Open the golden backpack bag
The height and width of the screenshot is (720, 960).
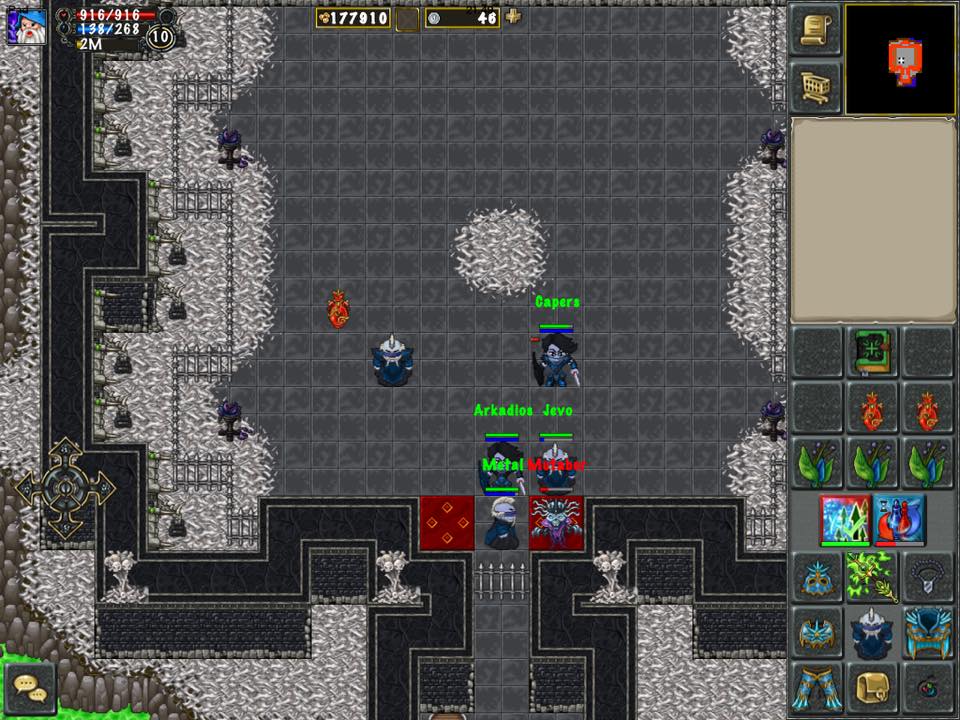click(873, 688)
